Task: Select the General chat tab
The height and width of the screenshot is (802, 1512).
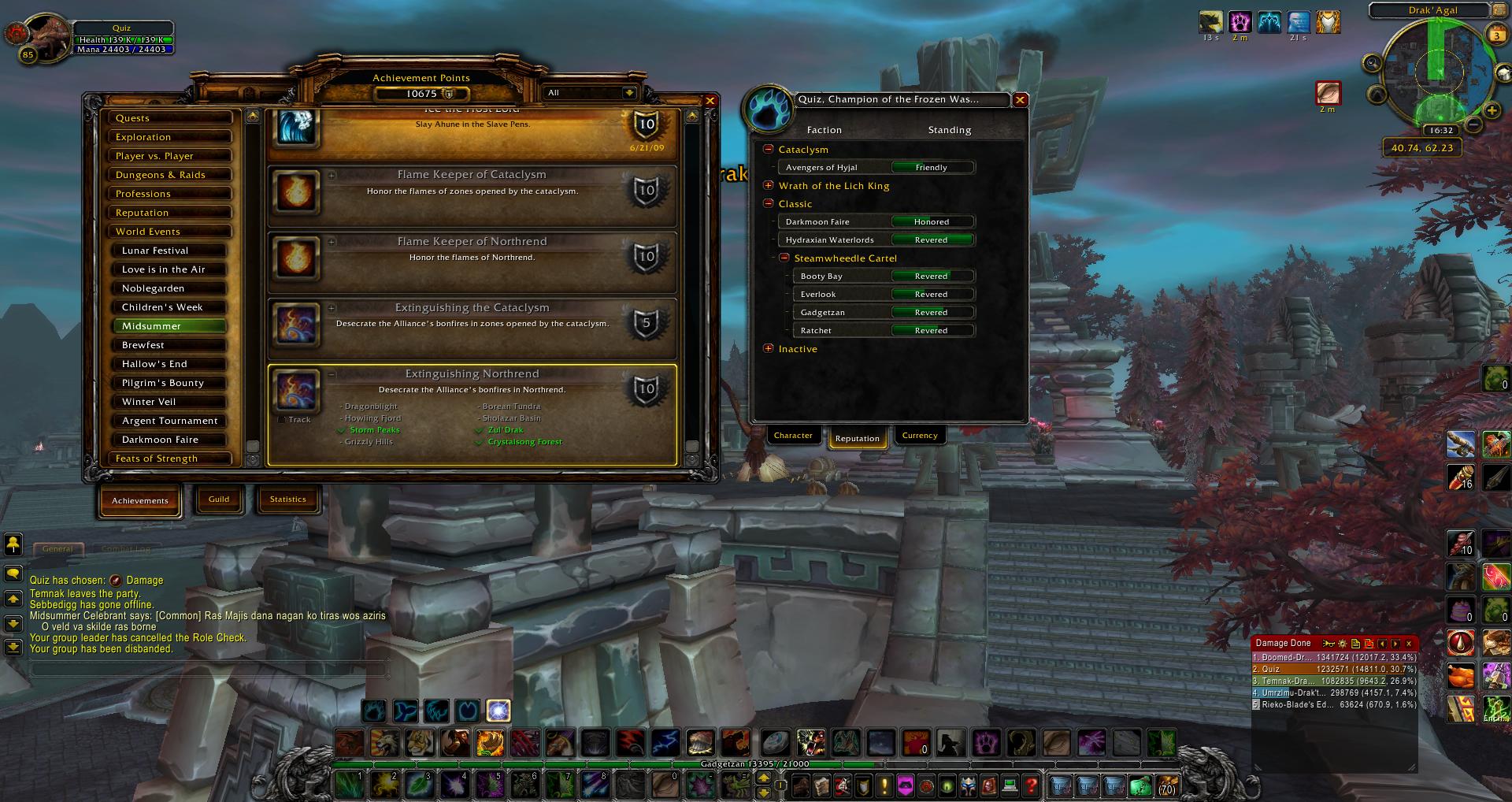Action: pyautogui.click(x=57, y=549)
